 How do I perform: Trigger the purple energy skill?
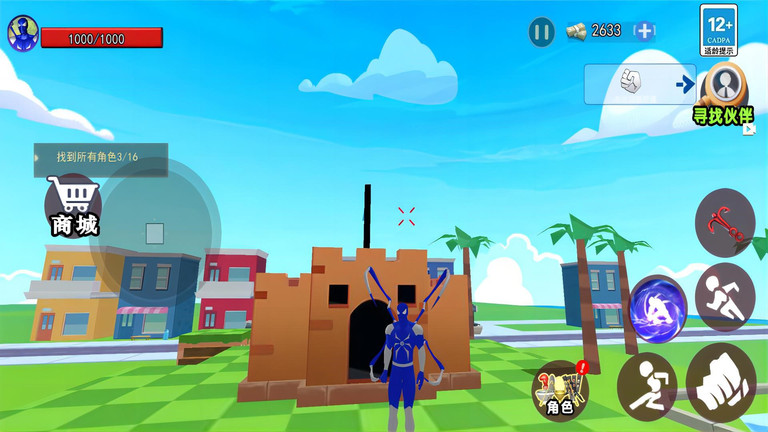658,304
